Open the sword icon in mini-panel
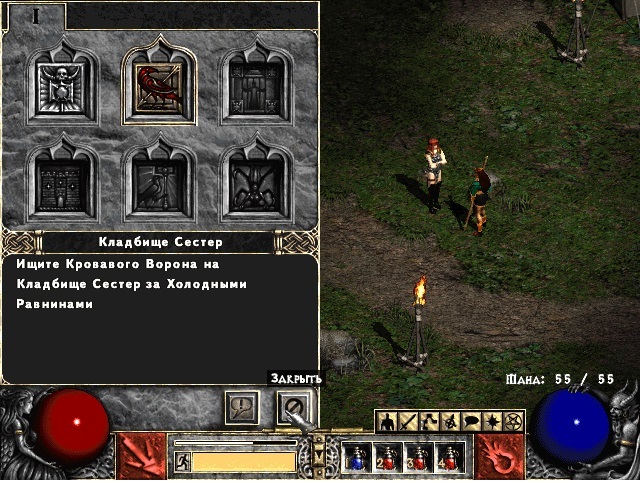This screenshot has height=483, width=640. (406, 422)
